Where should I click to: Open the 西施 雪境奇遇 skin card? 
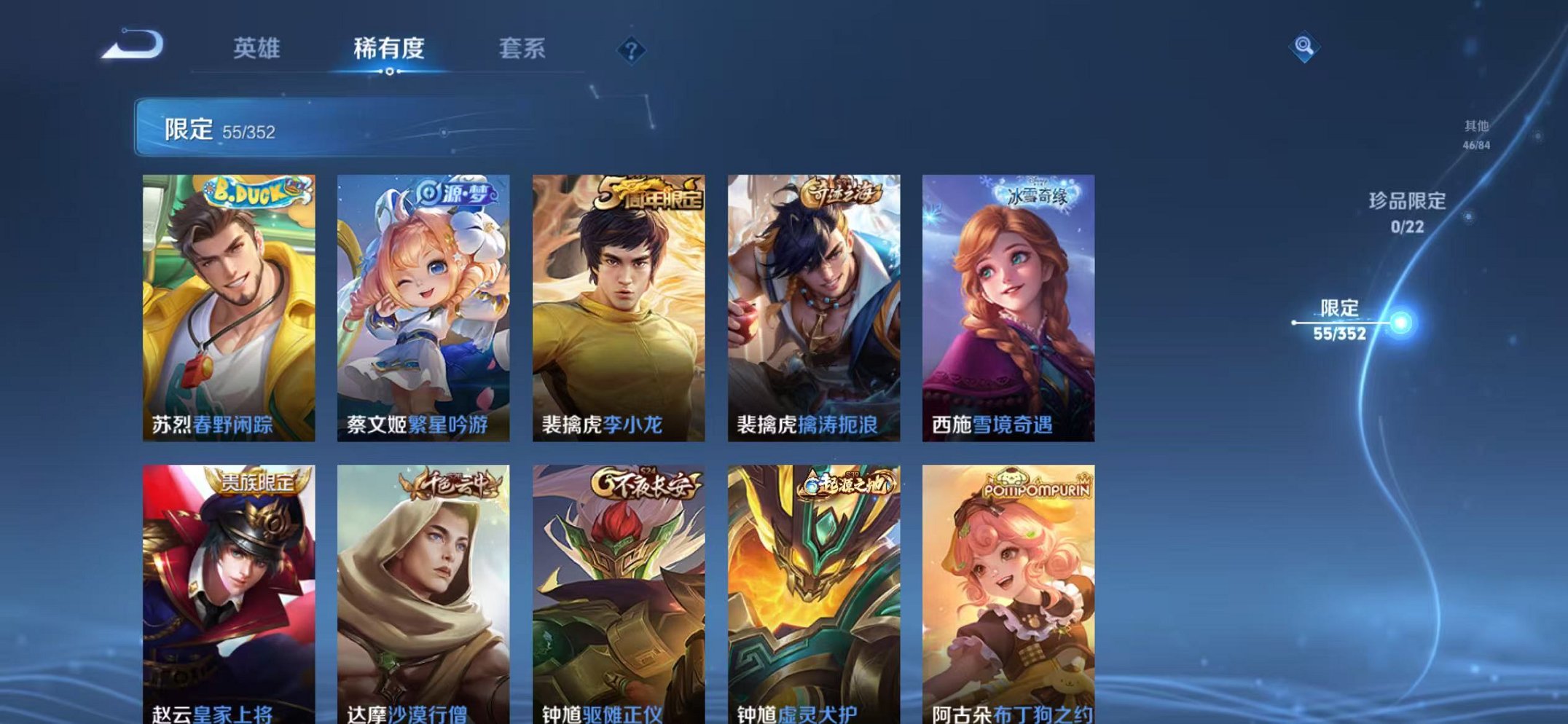(x=1008, y=306)
